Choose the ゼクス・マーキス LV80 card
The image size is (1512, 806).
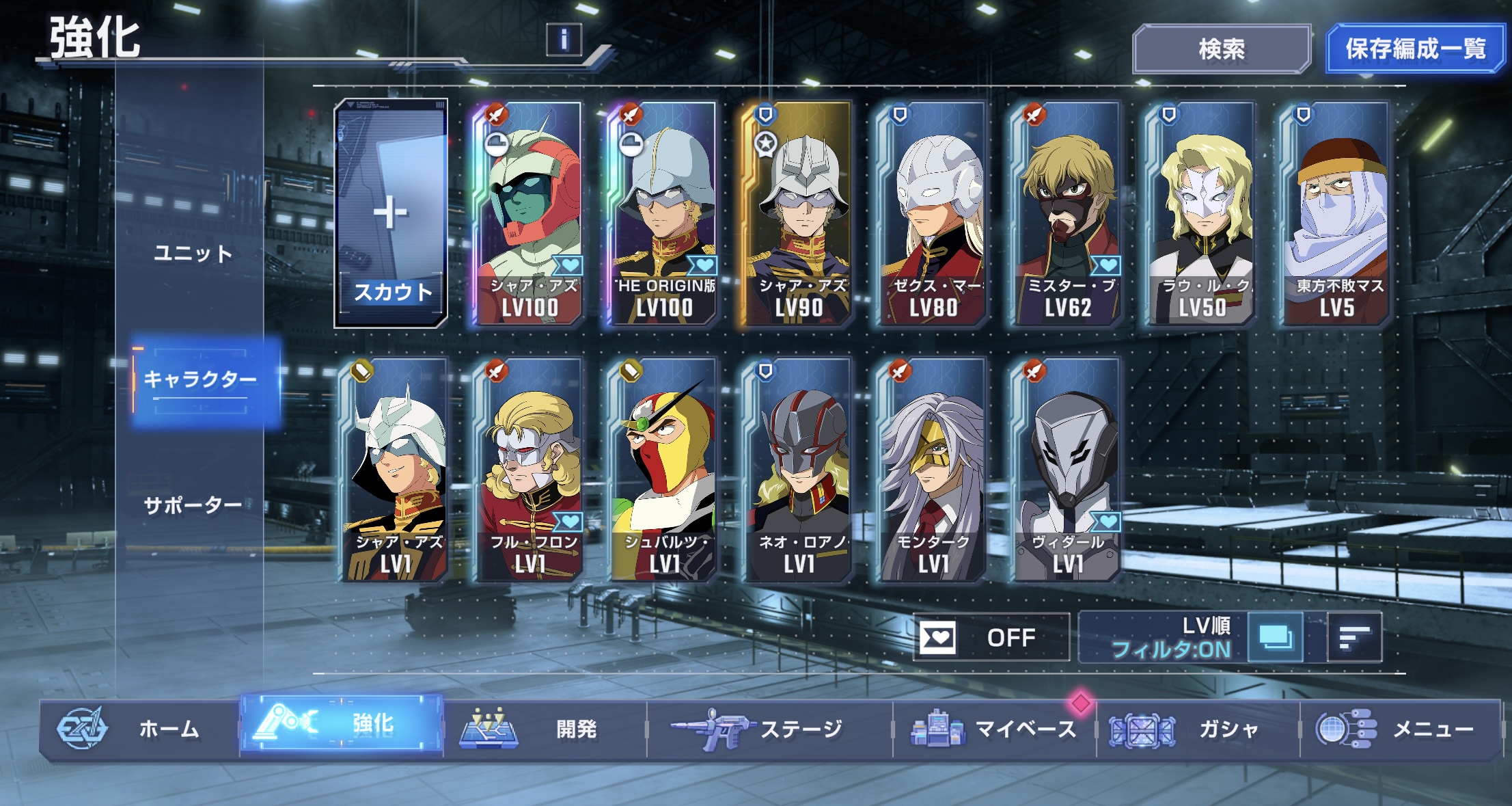932,215
